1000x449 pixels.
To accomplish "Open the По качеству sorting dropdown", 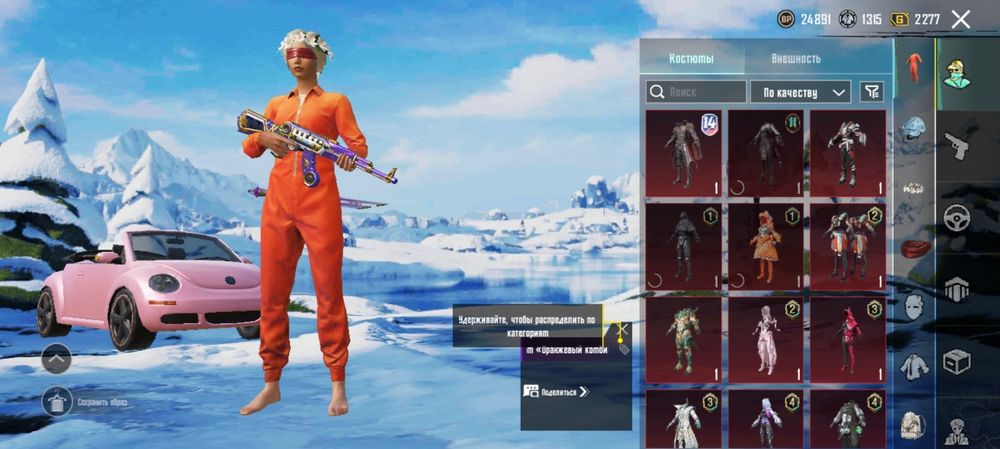I will (800, 92).
